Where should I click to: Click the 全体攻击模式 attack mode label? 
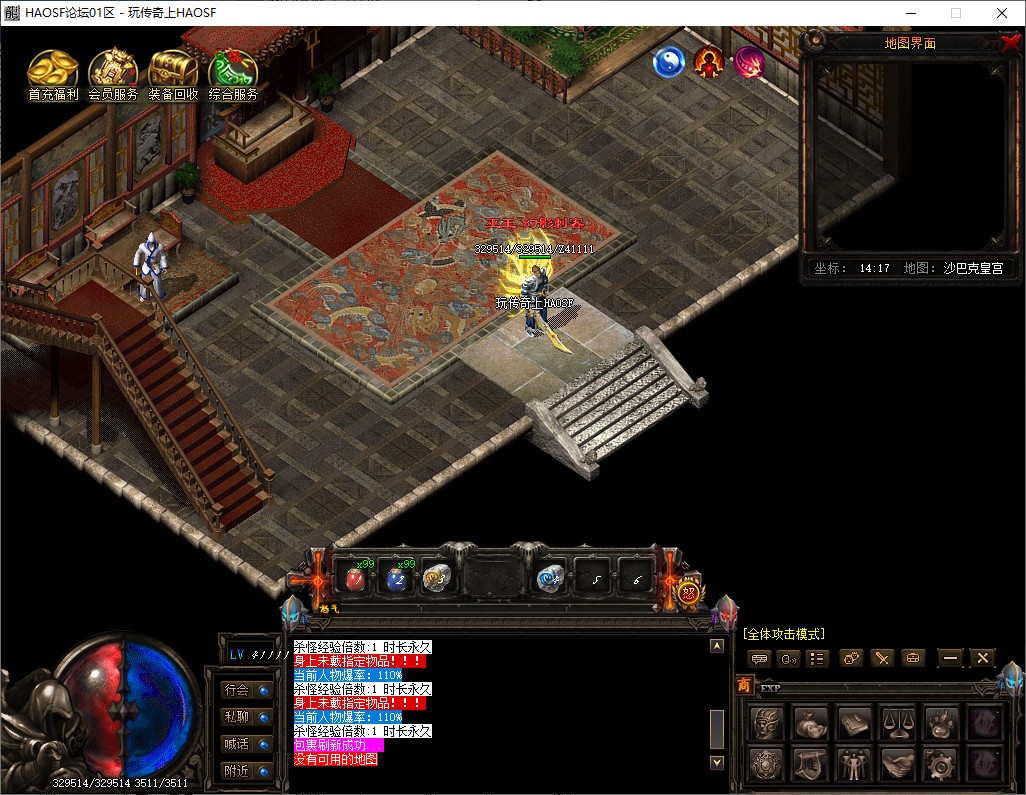783,634
